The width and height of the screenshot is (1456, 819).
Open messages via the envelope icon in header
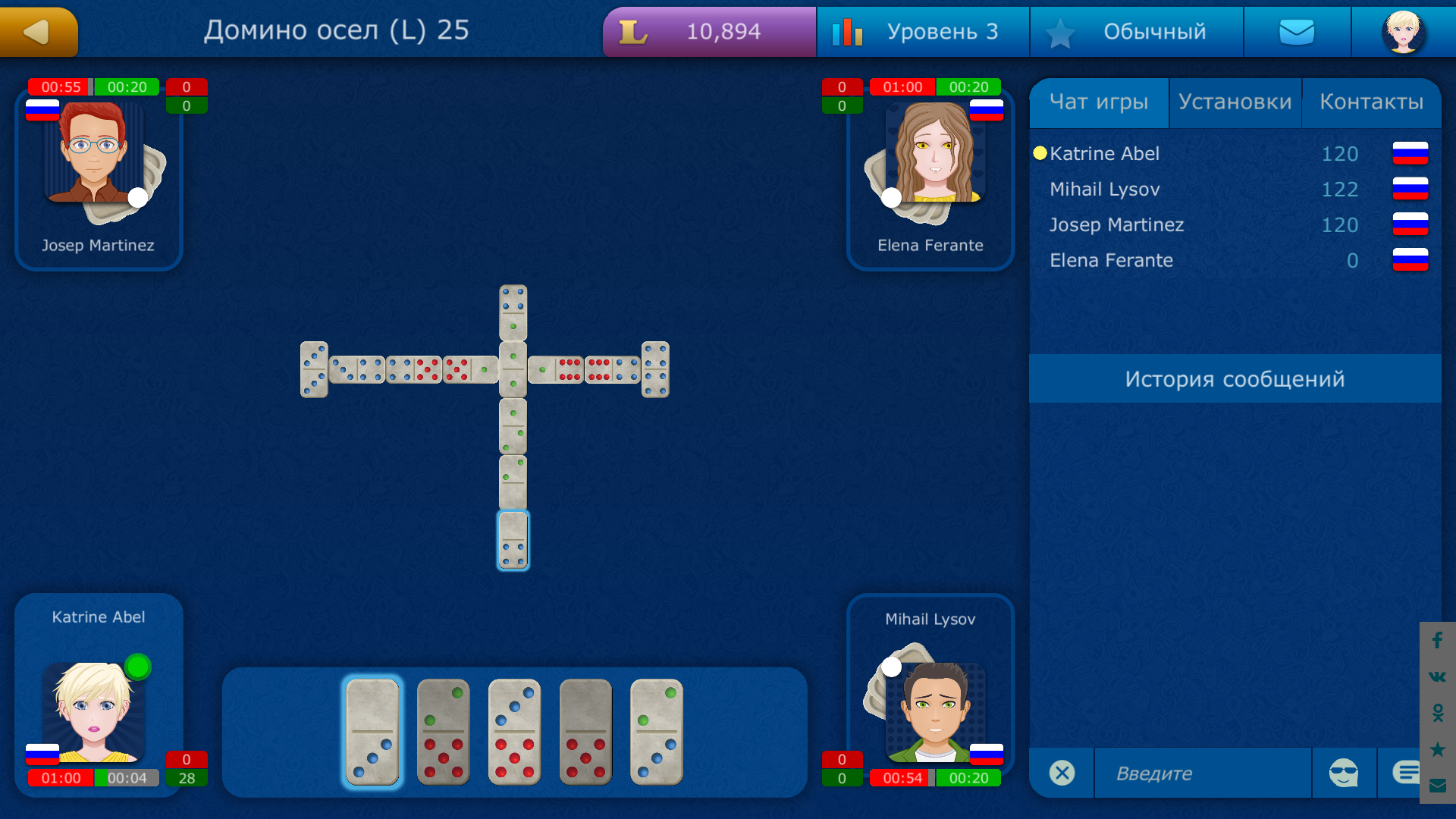pos(1297,31)
